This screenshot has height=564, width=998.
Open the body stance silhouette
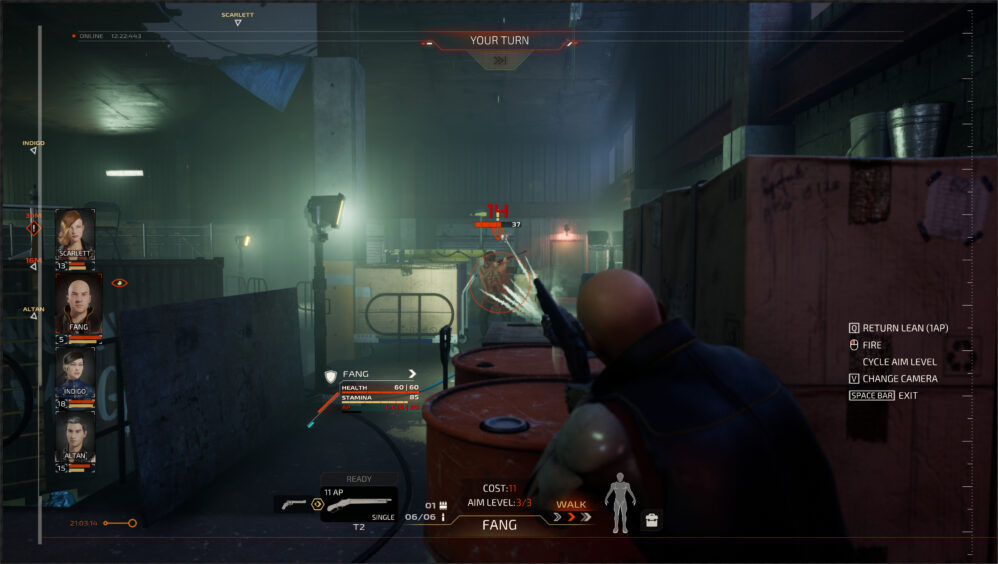[620, 501]
